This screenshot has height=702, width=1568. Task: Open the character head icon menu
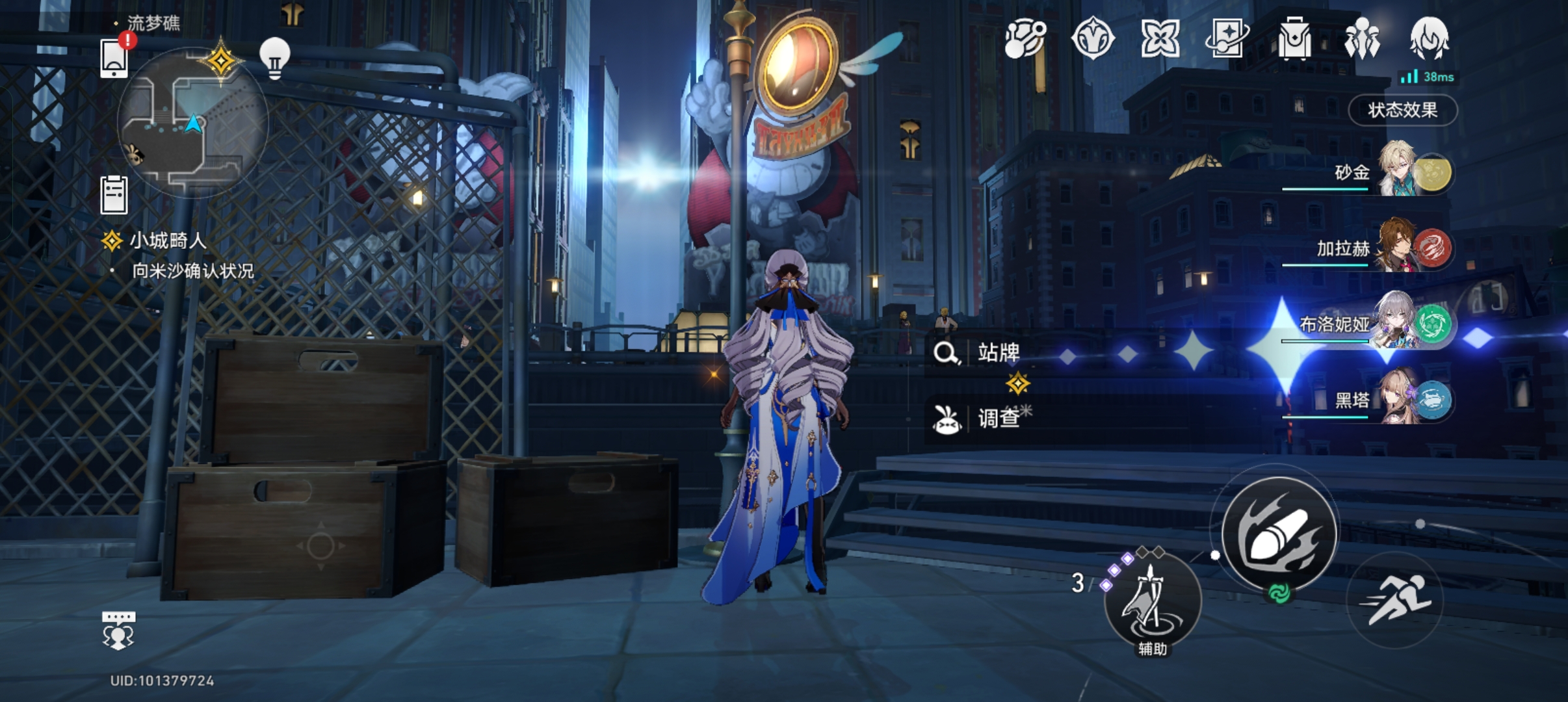point(1429,38)
